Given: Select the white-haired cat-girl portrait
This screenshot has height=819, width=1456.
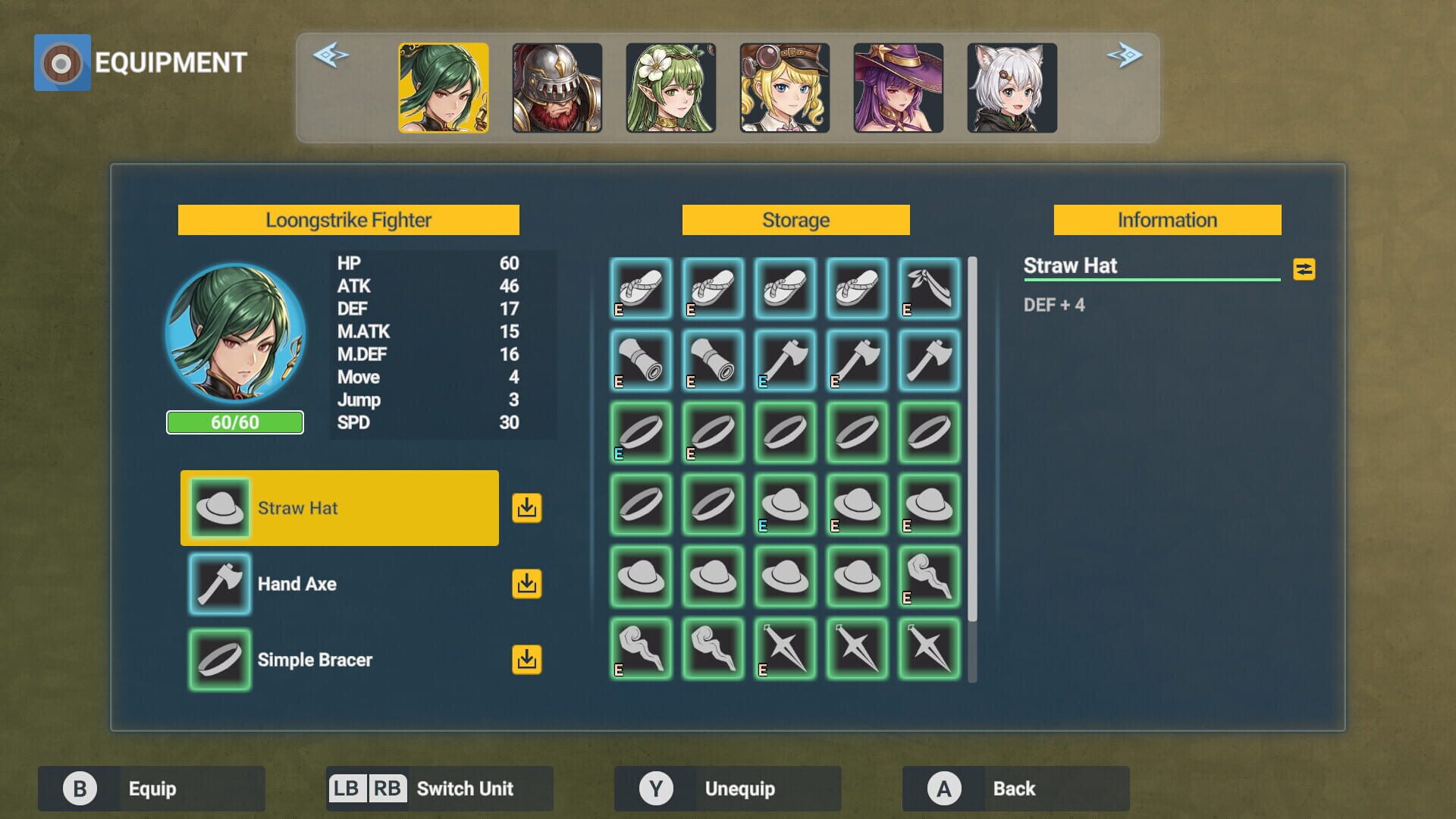Looking at the screenshot, I should point(1013,87).
